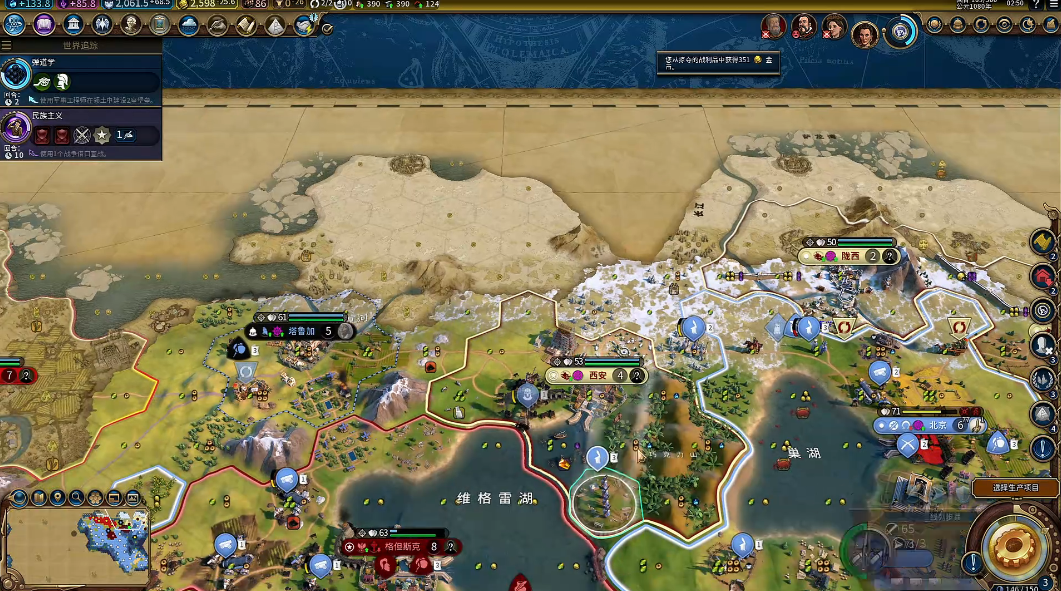
Task: Click the Longxi city banner
Action: tap(850, 256)
